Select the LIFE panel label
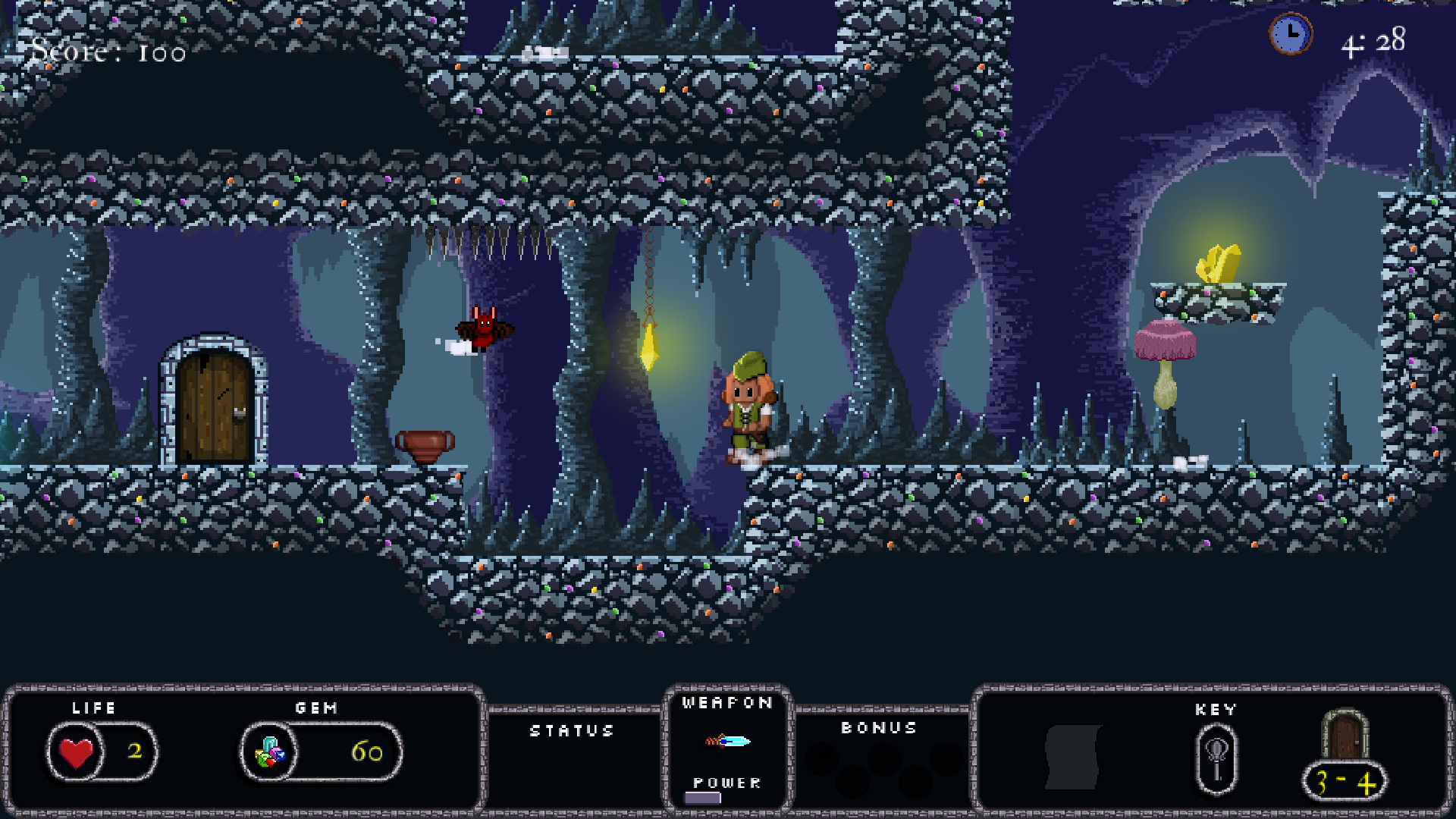This screenshot has height=819, width=1456. (x=91, y=708)
